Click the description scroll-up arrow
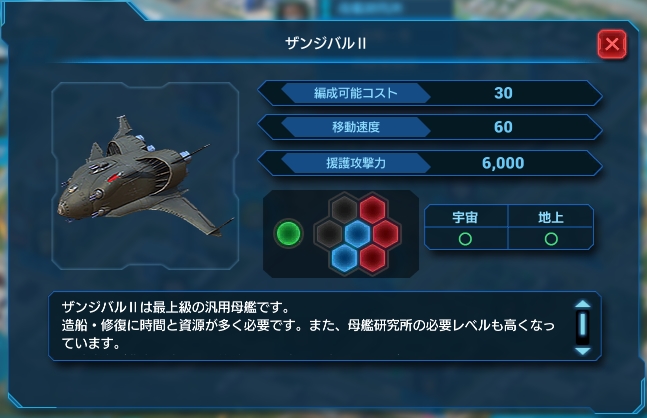This screenshot has height=418, width=647. coord(582,306)
